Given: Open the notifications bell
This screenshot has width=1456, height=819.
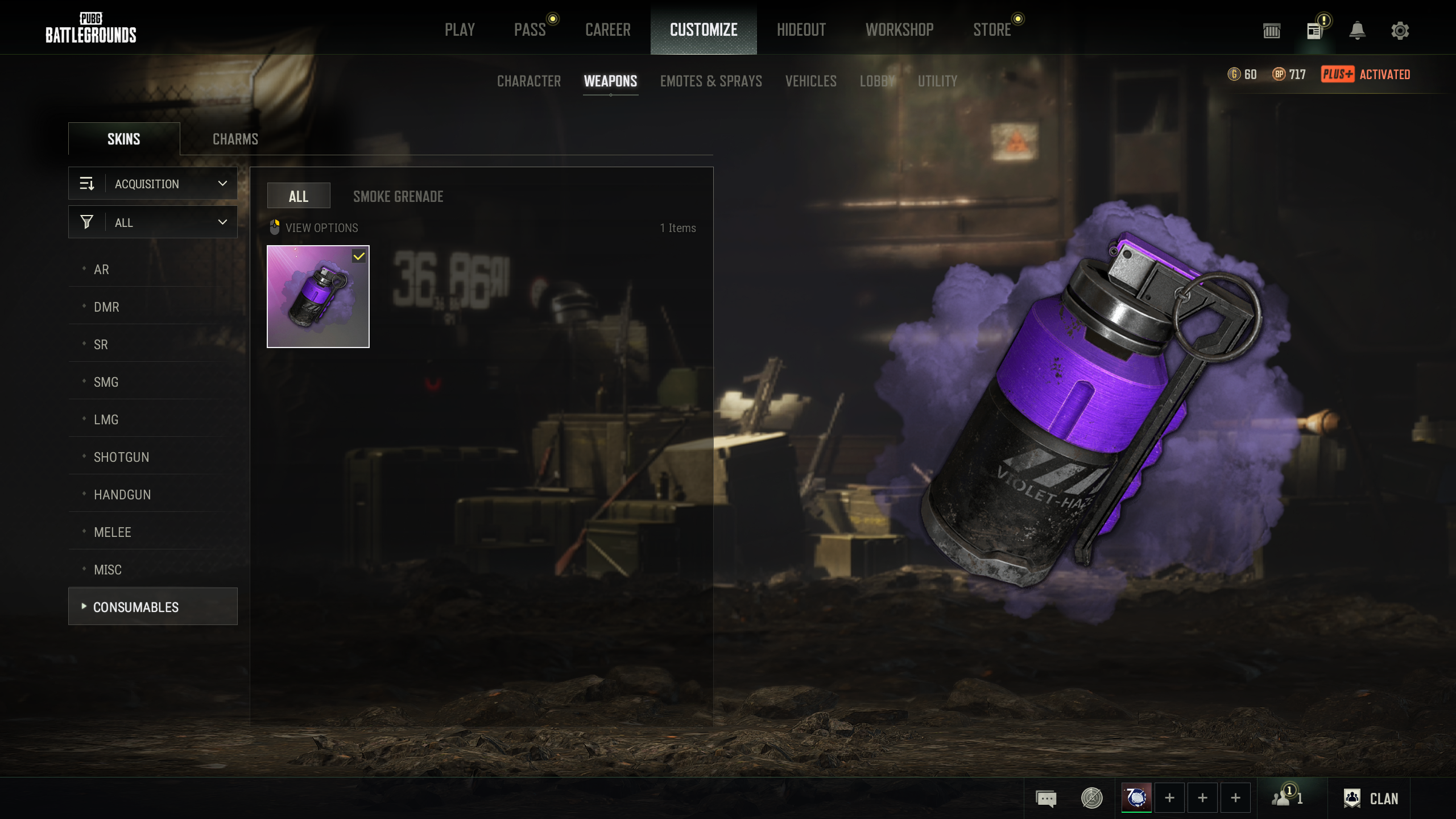Looking at the screenshot, I should pos(1357,31).
